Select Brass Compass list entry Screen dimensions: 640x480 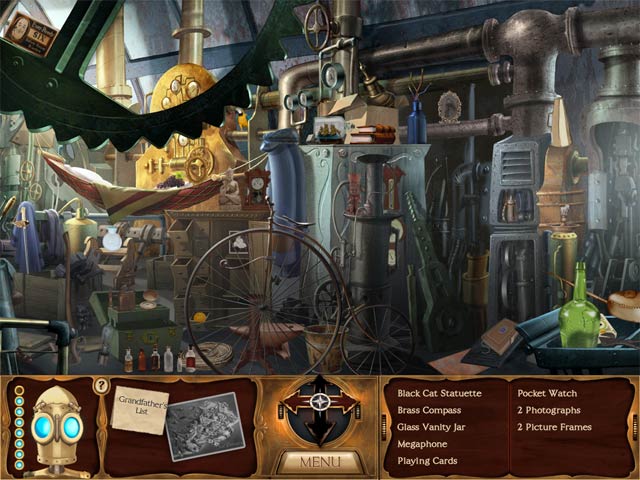(x=429, y=411)
